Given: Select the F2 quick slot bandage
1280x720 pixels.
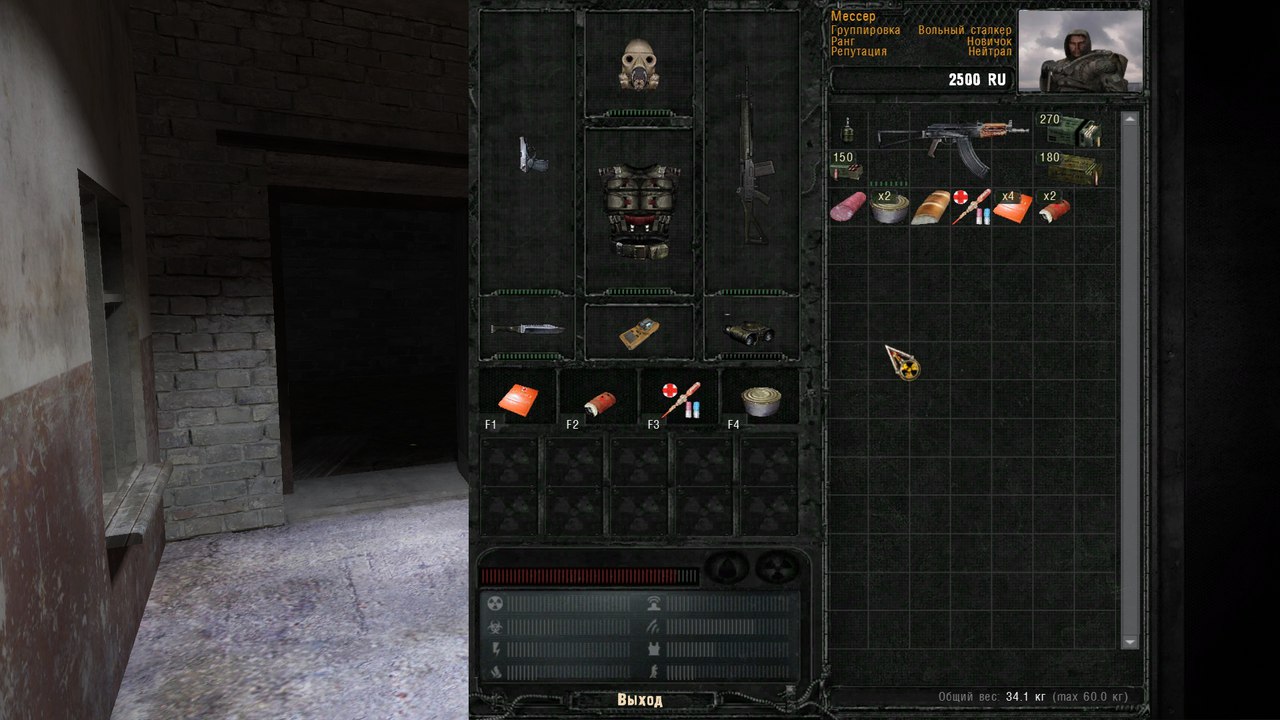Looking at the screenshot, I should (x=599, y=399).
